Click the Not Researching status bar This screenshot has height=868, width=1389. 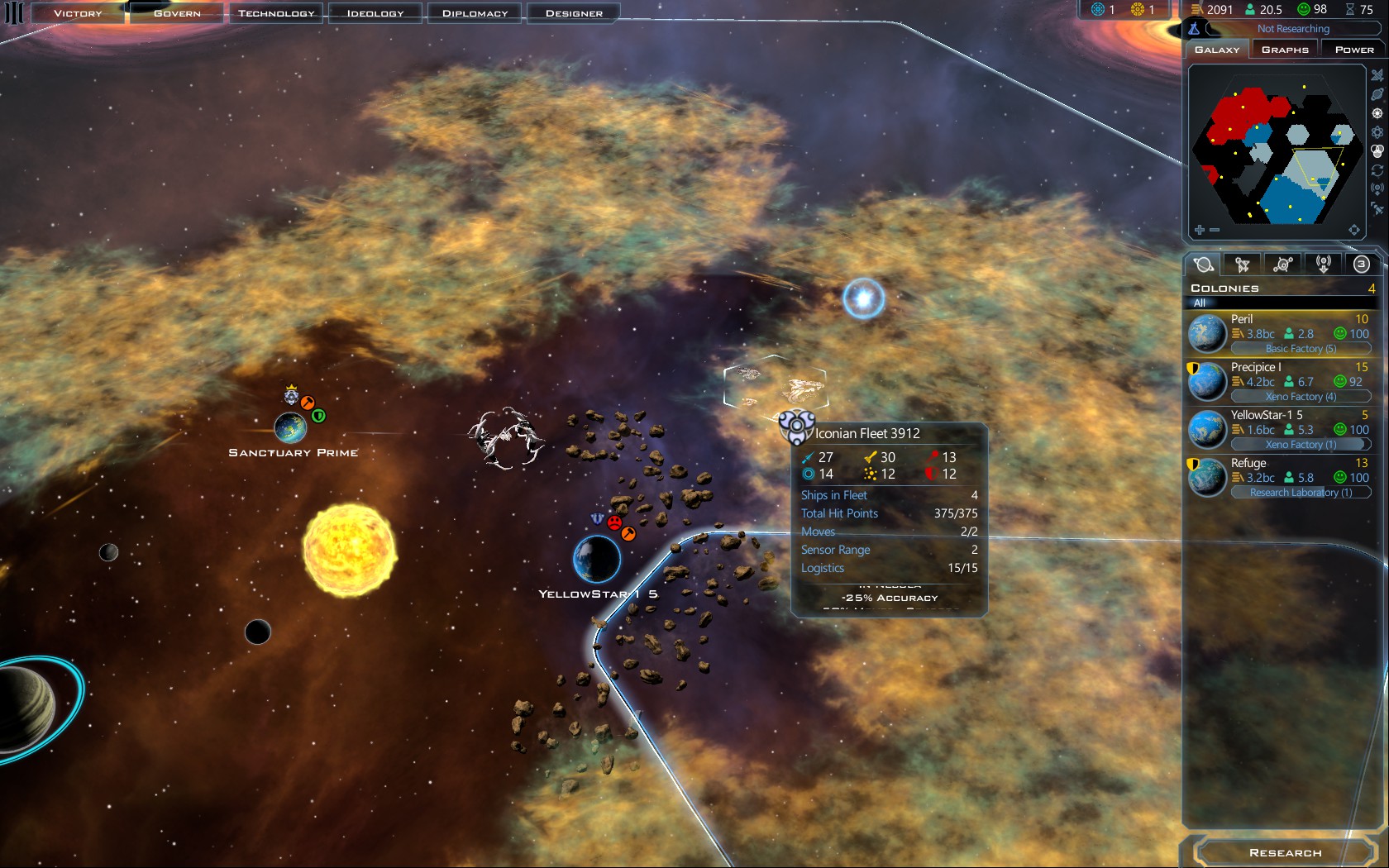click(x=1292, y=29)
